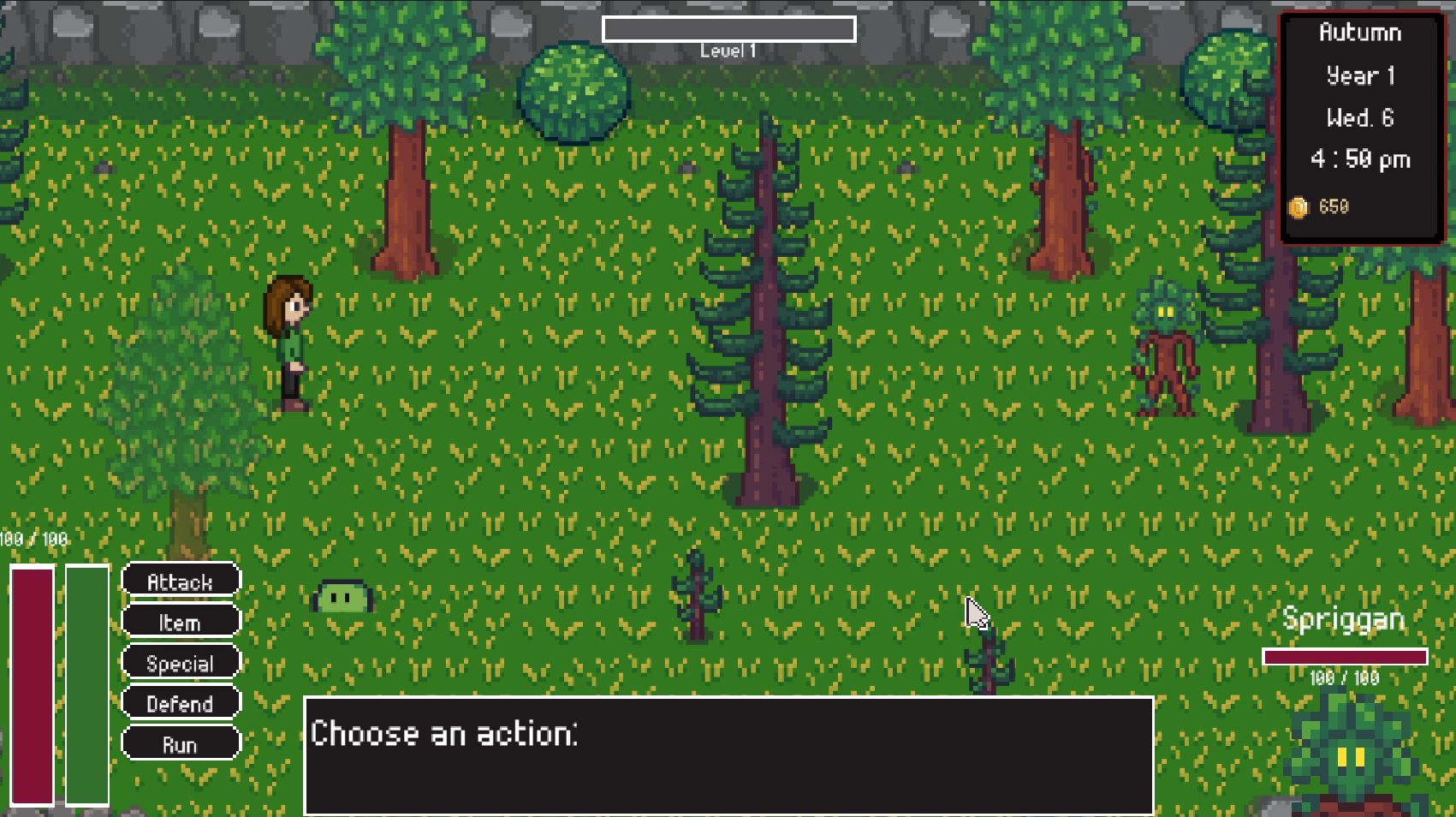Select the Special battle command
The width and height of the screenshot is (1456, 817).
(x=181, y=663)
